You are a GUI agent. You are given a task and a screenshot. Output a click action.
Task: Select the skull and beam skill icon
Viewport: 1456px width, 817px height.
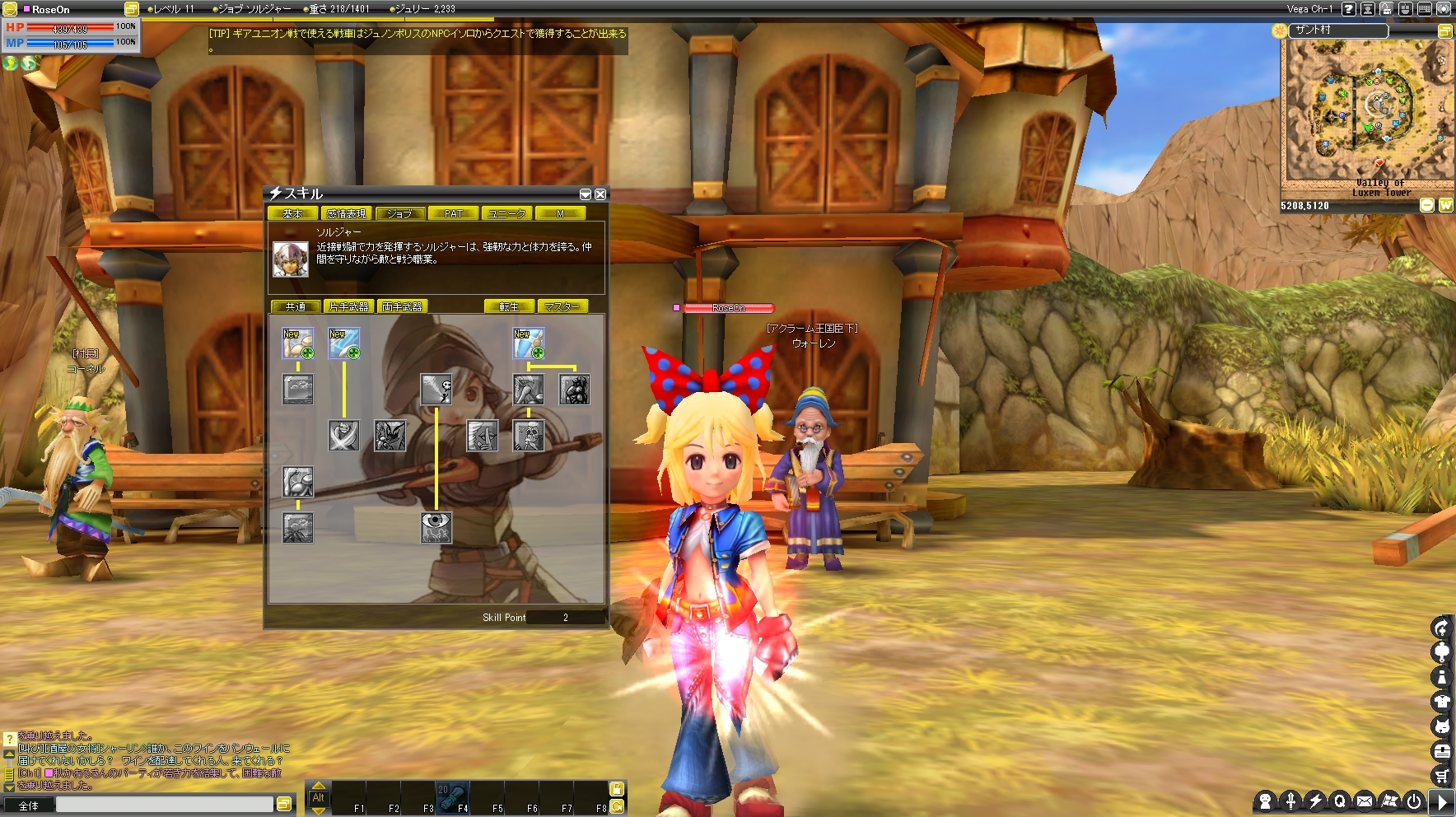pos(436,389)
